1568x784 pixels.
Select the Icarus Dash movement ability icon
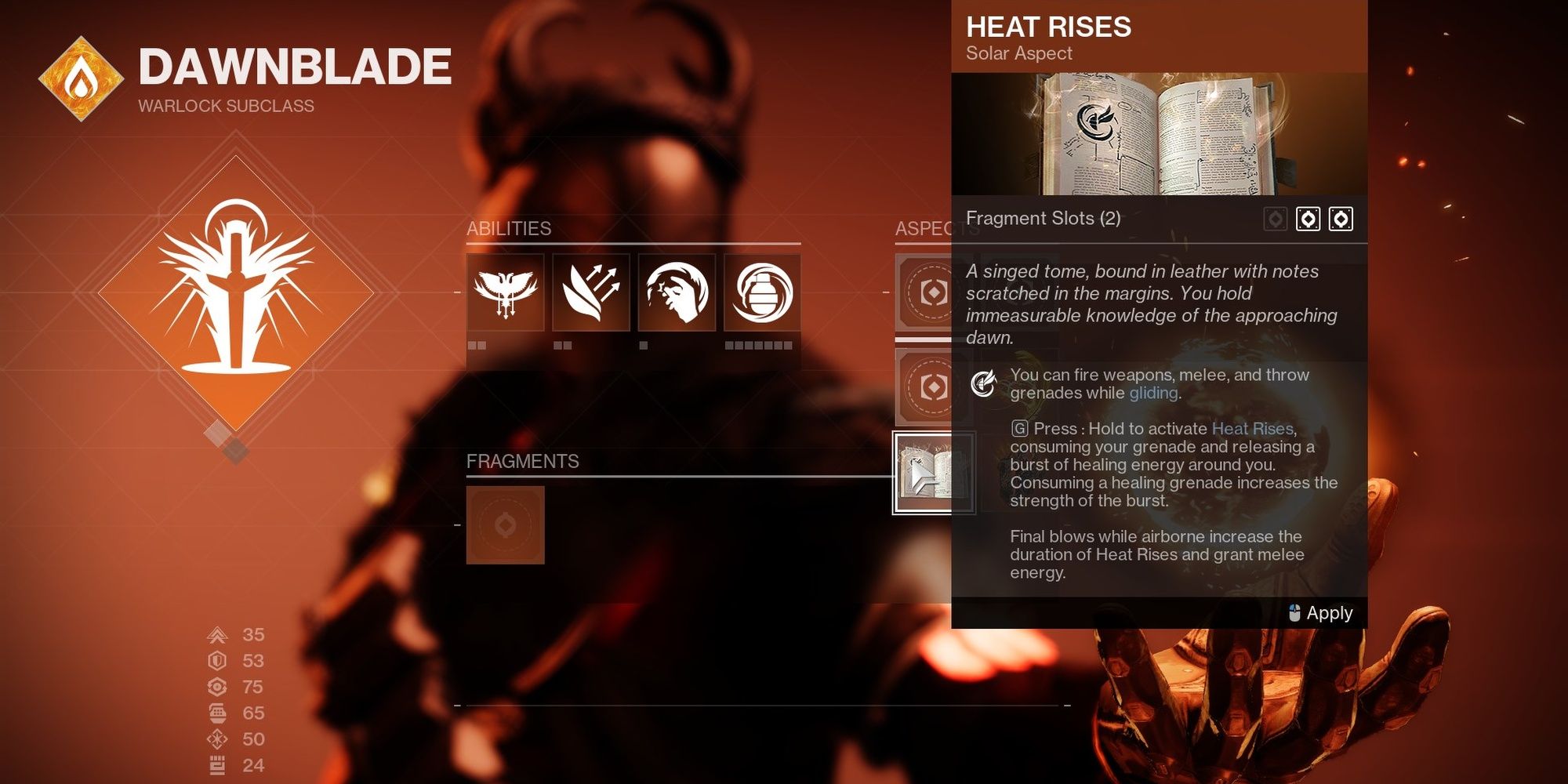[590, 294]
